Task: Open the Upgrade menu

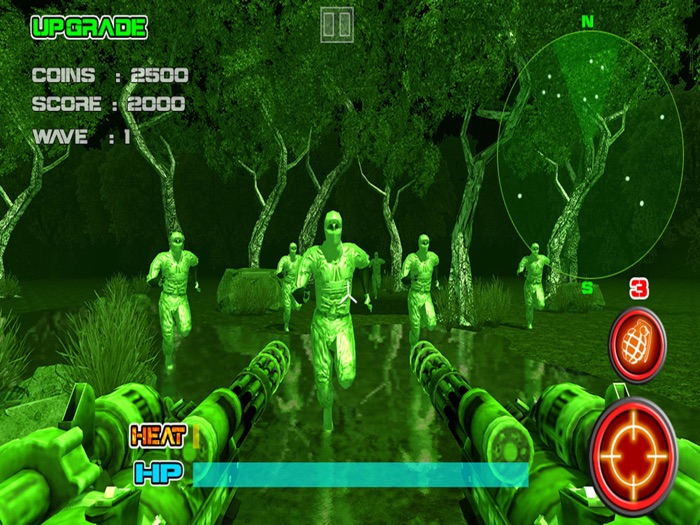Action: (89, 27)
